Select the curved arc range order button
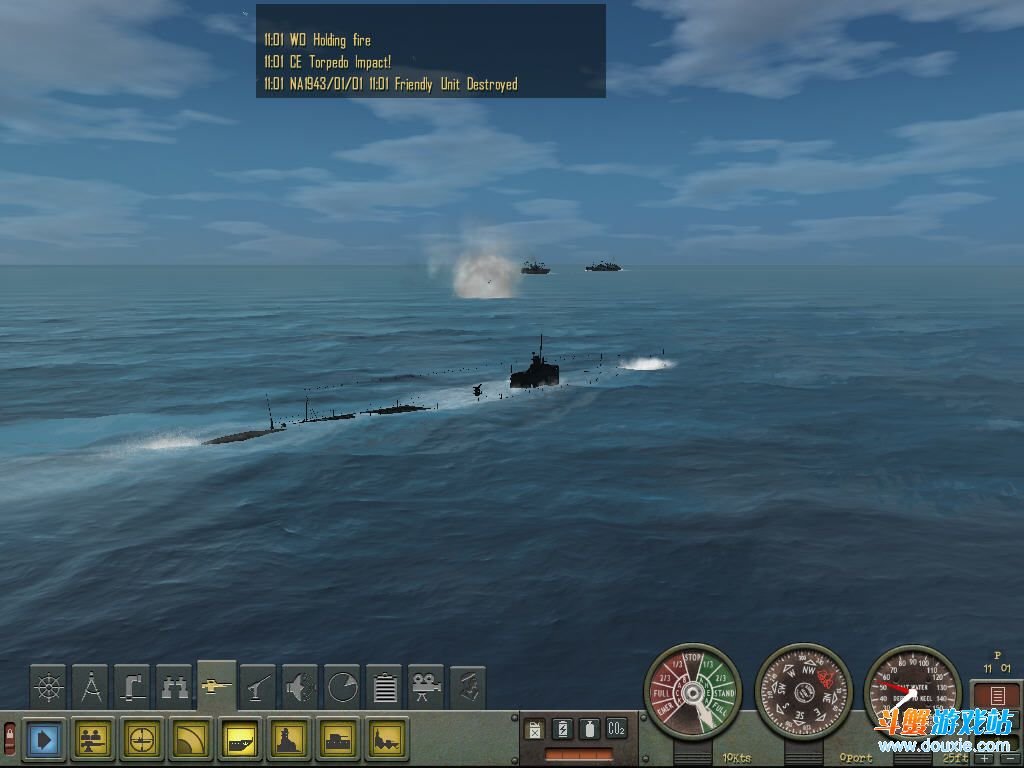Viewport: 1024px width, 768px height. (192, 740)
